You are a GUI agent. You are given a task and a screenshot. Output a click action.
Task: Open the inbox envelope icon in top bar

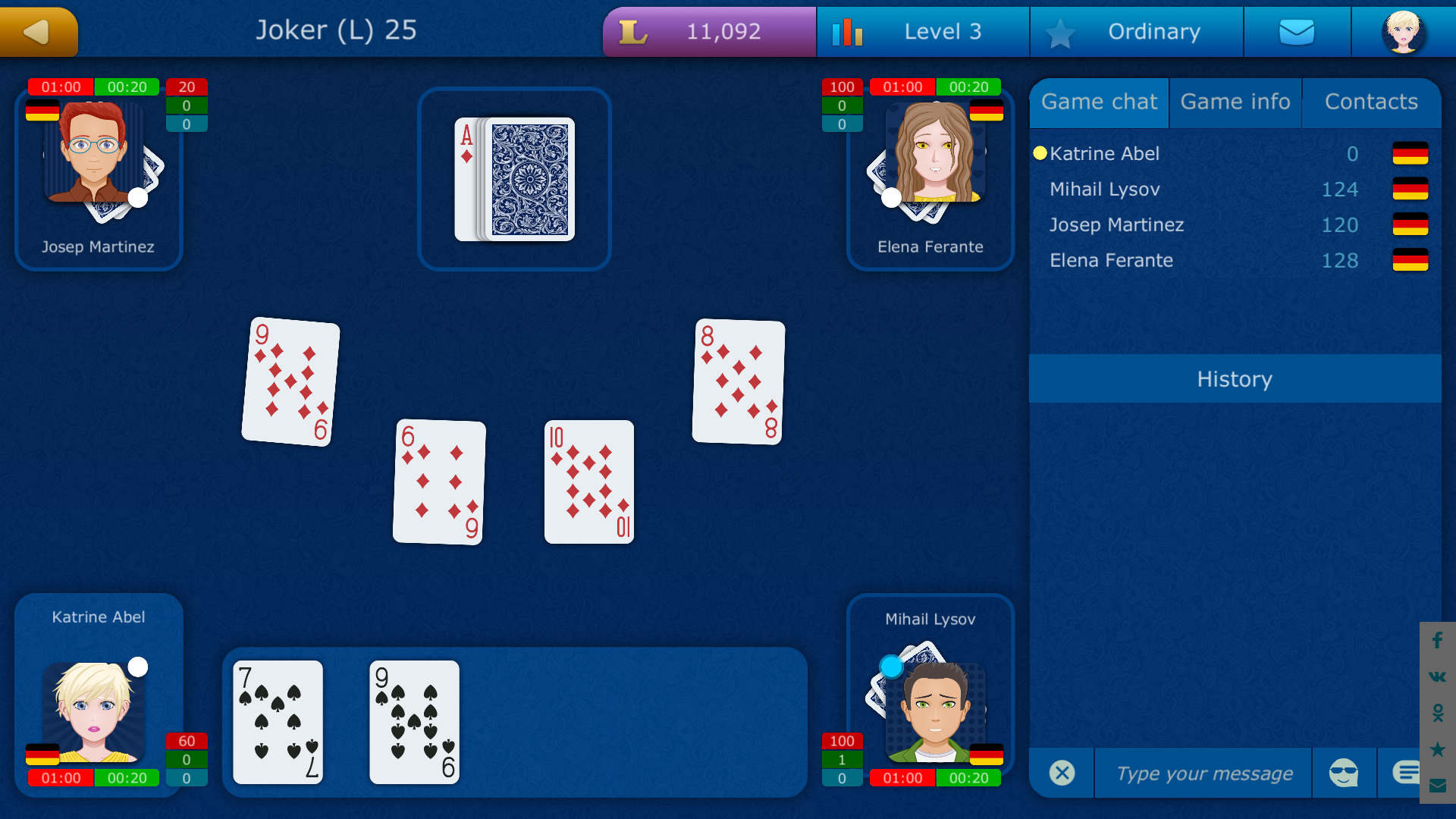[x=1297, y=31]
